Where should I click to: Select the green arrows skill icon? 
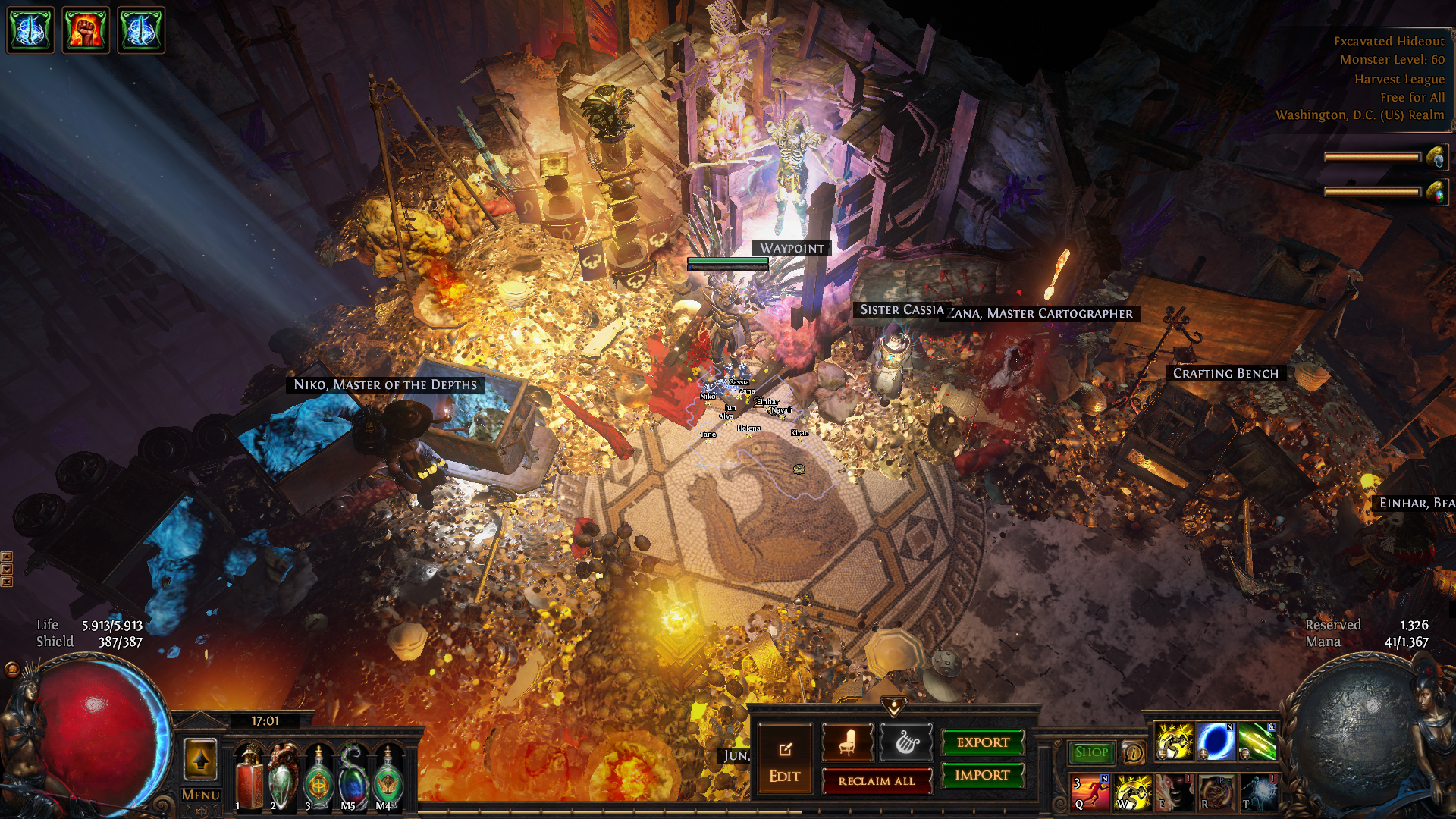click(x=1257, y=742)
